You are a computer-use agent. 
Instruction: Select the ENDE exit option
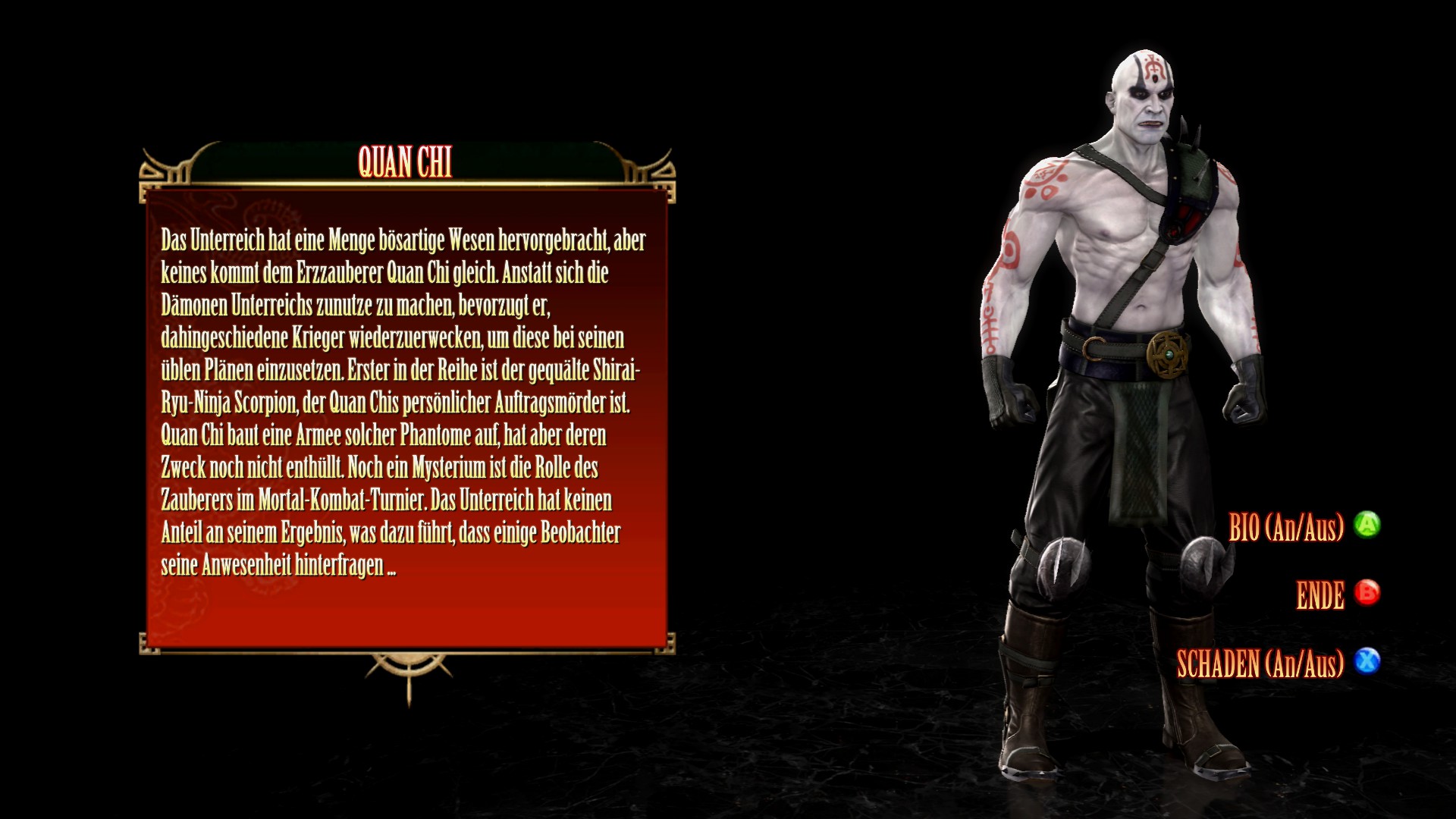click(1337, 595)
